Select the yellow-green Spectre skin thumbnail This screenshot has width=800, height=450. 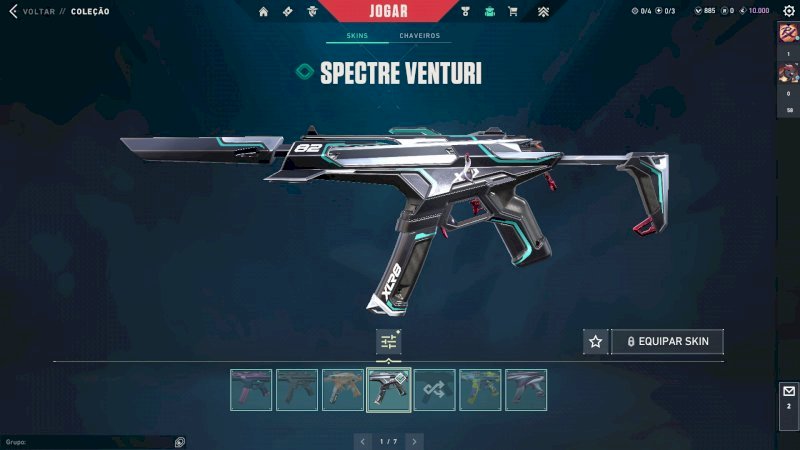[x=480, y=390]
